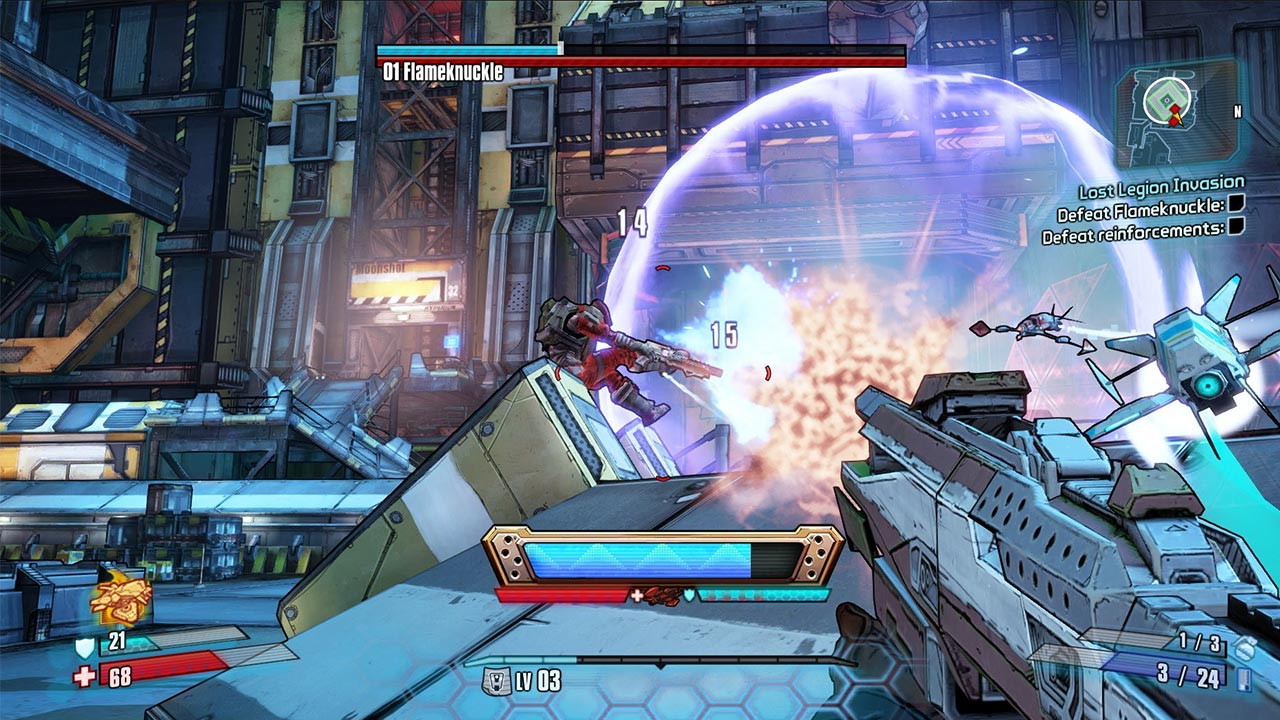Click the orange burning status effect icon

pyautogui.click(x=120, y=598)
